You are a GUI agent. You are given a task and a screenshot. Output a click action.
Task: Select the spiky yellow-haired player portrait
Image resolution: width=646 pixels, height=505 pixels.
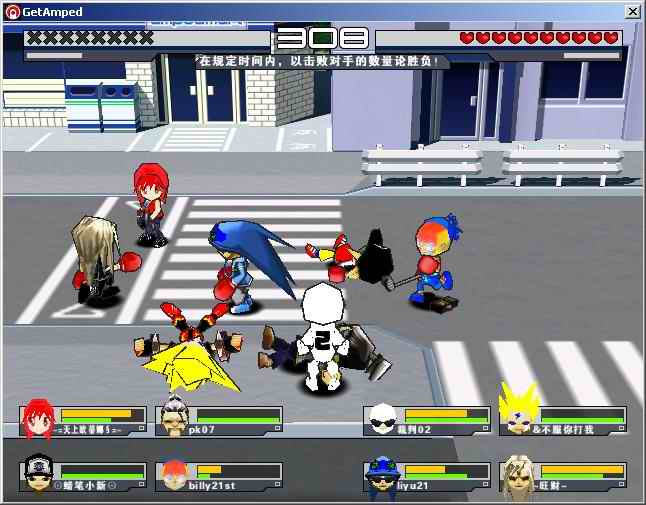click(518, 415)
